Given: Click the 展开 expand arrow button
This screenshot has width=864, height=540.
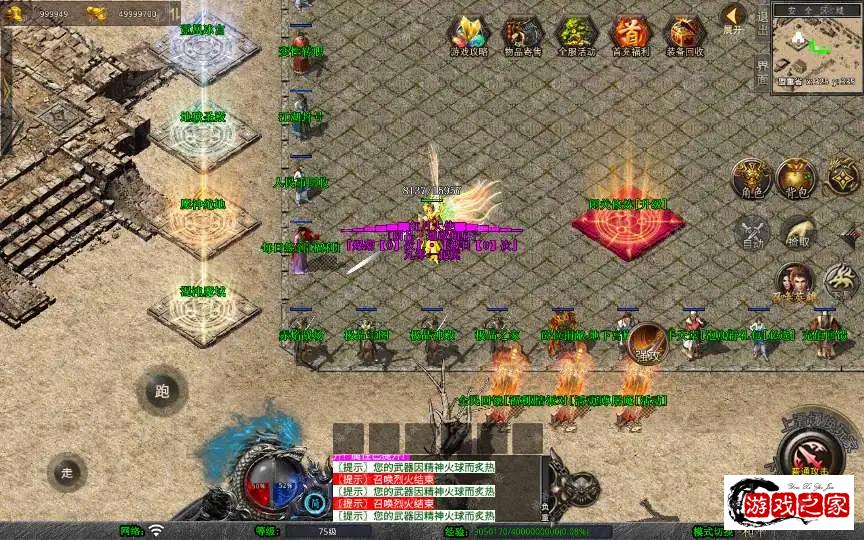Looking at the screenshot, I should tap(734, 19).
